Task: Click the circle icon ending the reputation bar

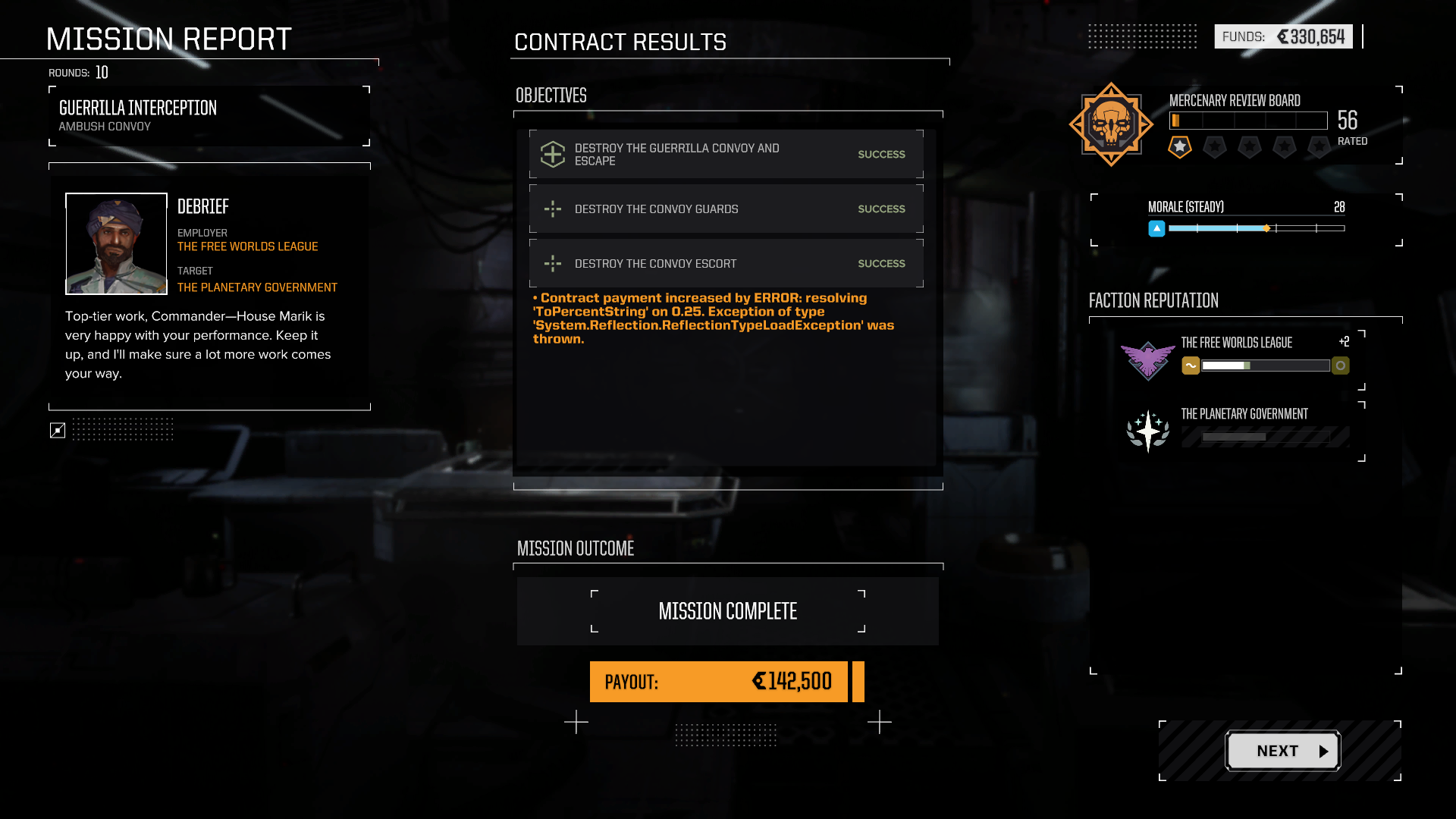Action: coord(1341,366)
